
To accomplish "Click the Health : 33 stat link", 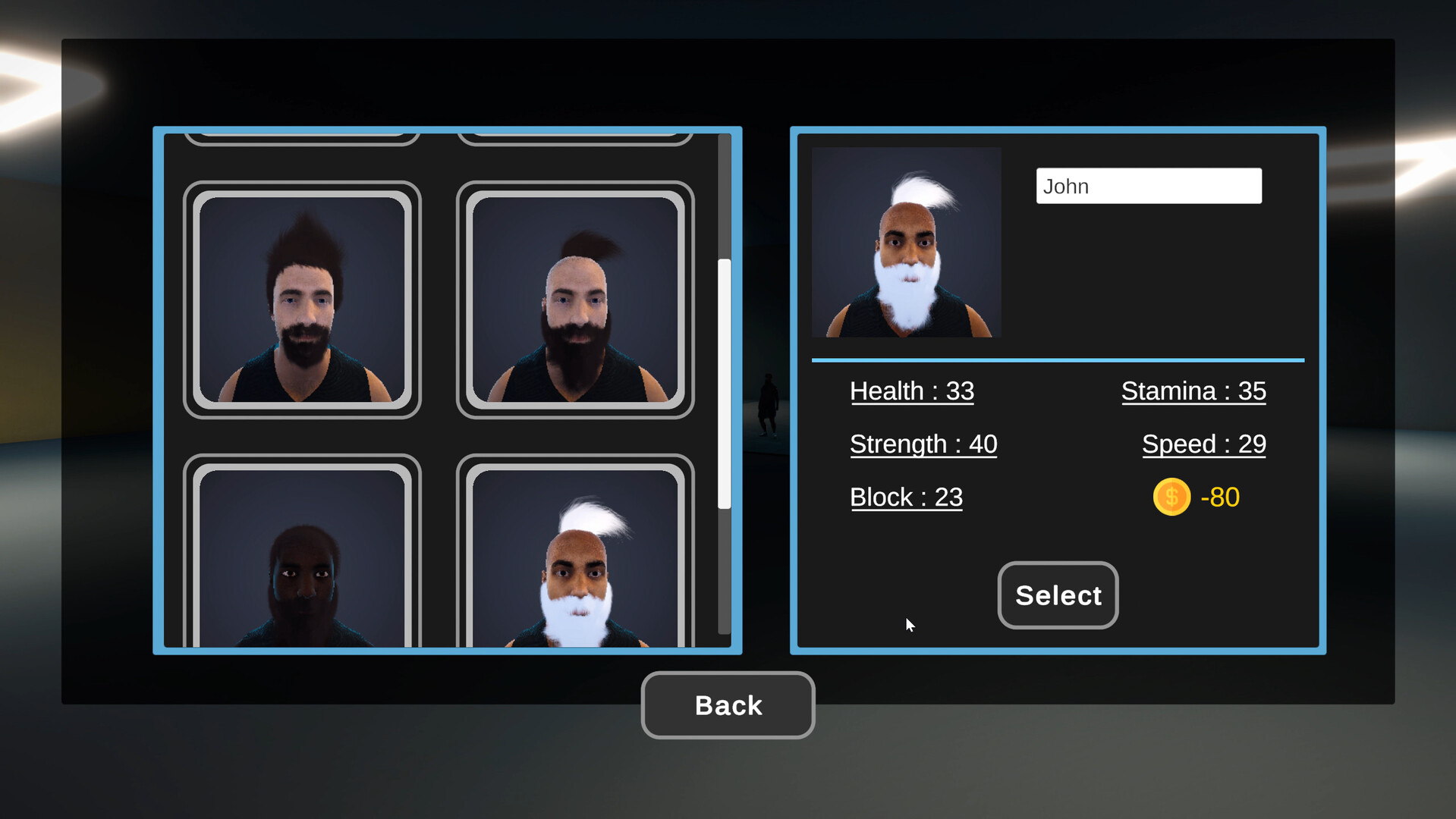I will 912,391.
